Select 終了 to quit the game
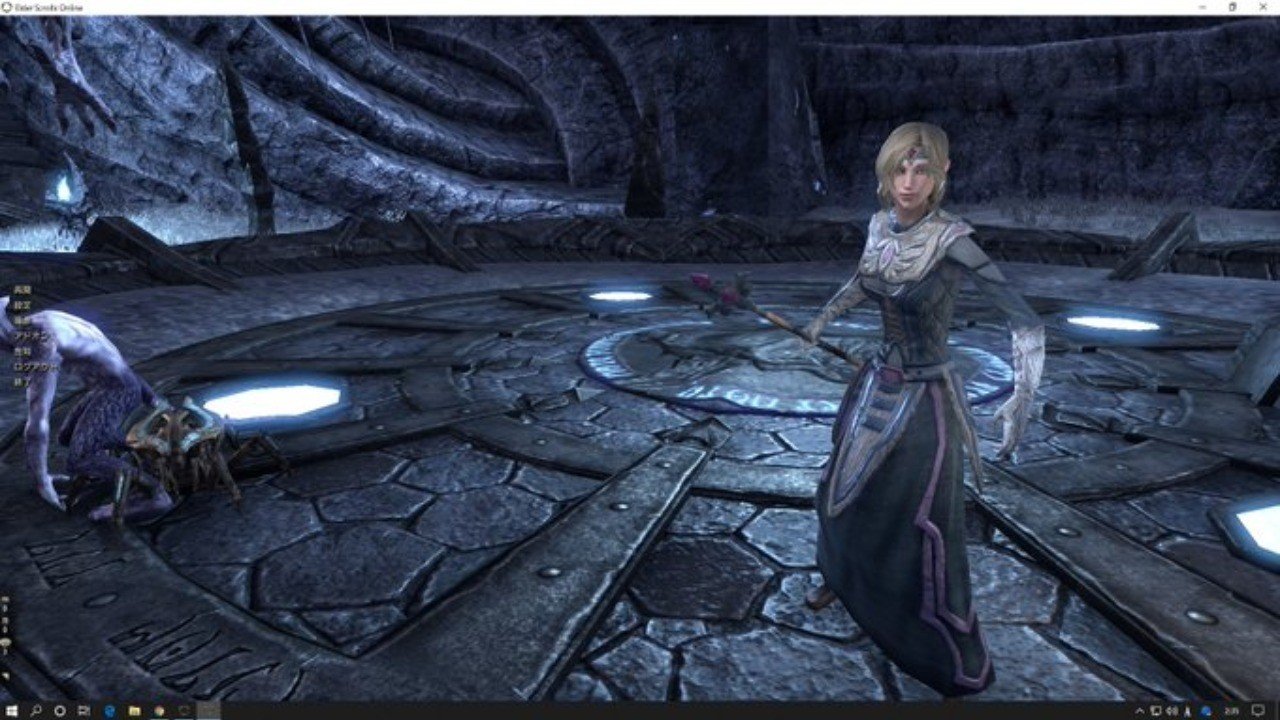 (20, 381)
